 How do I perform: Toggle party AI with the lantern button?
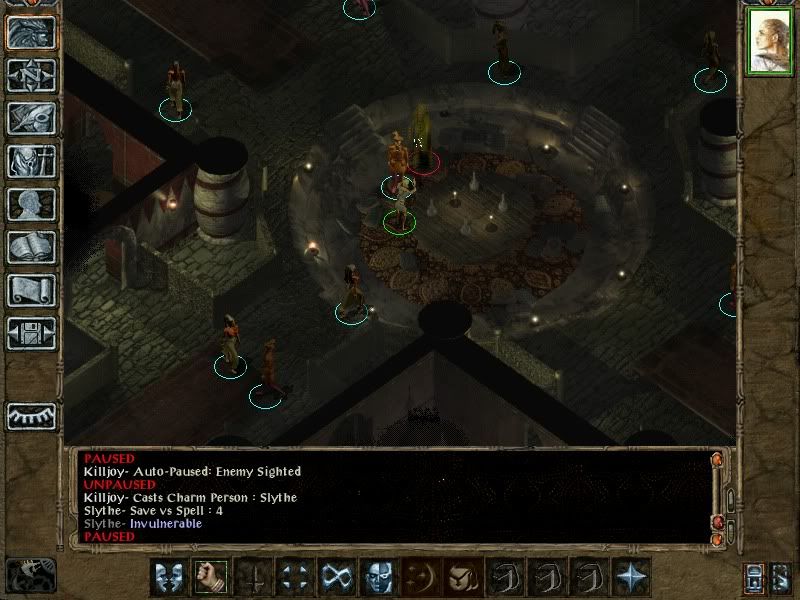tap(781, 578)
